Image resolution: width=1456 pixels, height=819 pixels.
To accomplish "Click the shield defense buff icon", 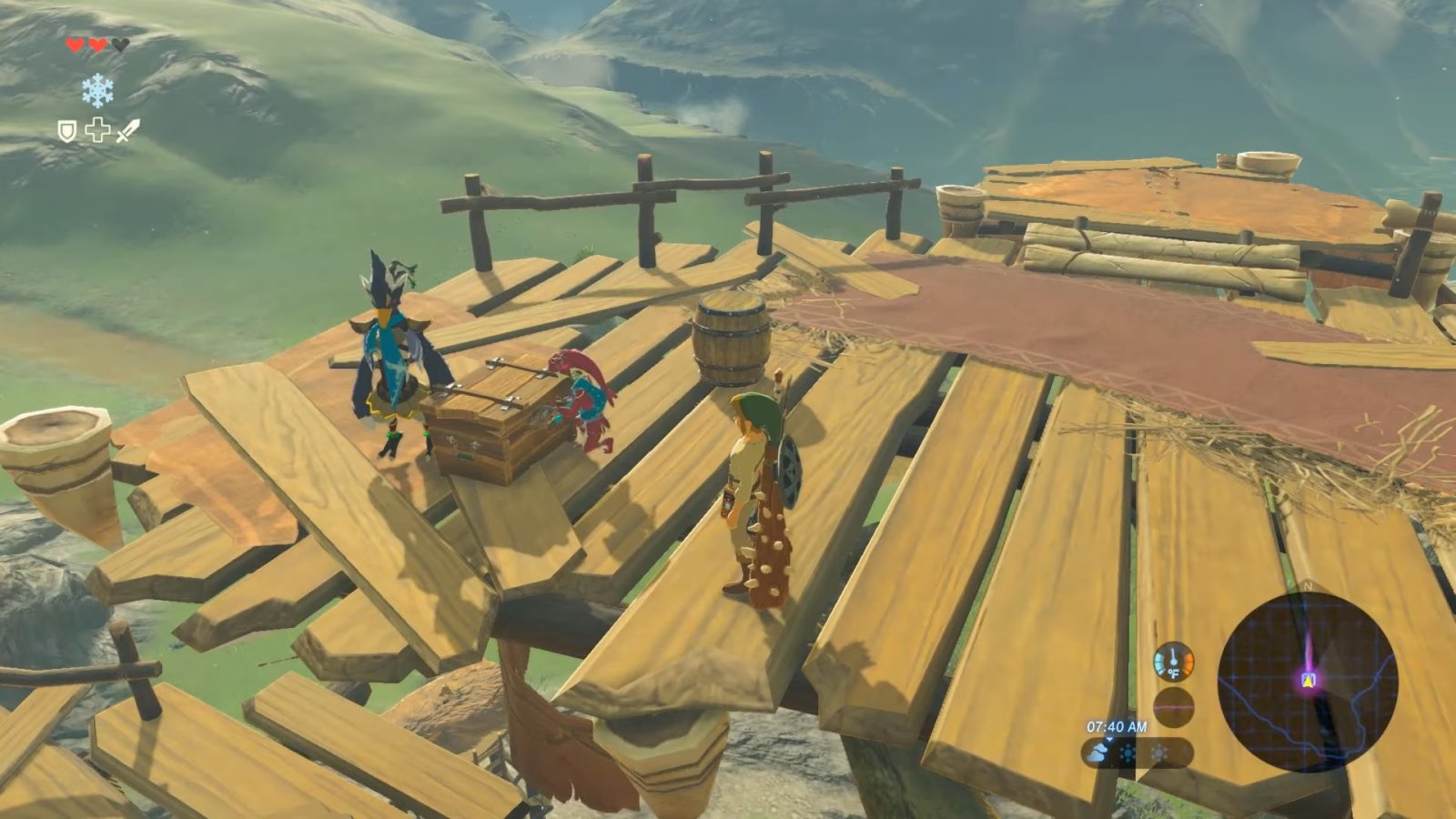I will click(x=66, y=131).
